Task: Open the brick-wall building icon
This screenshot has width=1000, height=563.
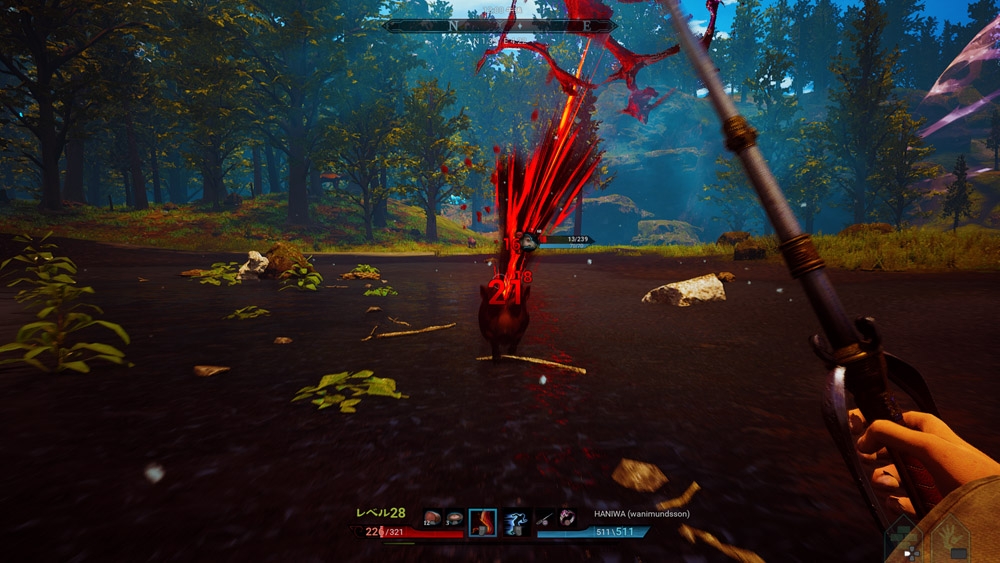Action: pyautogui.click(x=903, y=538)
